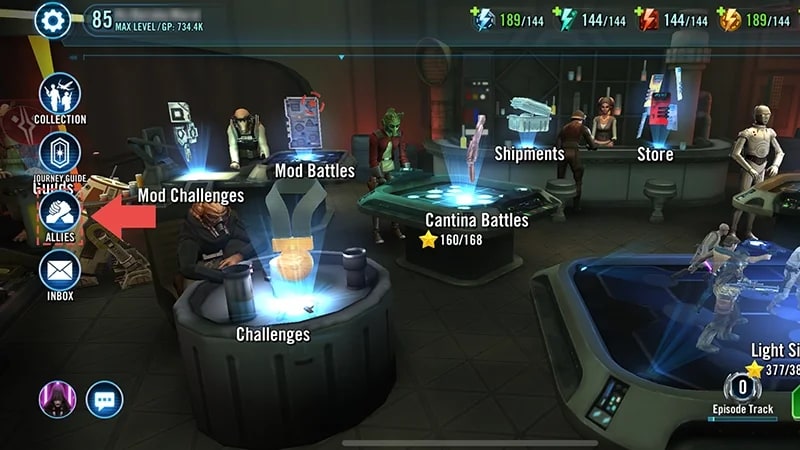Open the settings gear menu
Screen dimensions: 800x450
(53, 19)
